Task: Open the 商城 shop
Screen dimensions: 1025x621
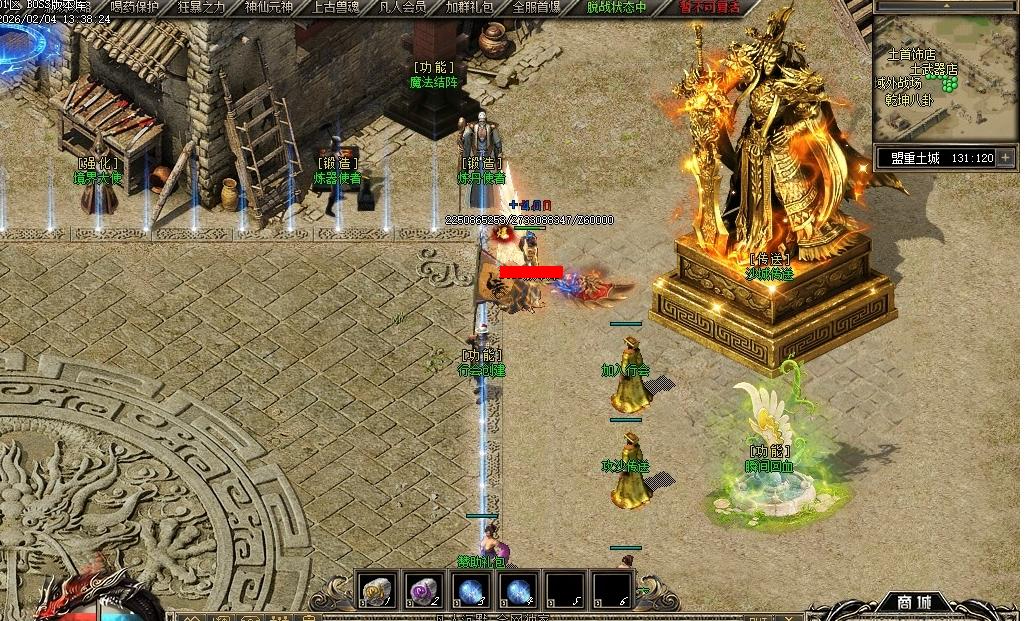Action: [913, 603]
